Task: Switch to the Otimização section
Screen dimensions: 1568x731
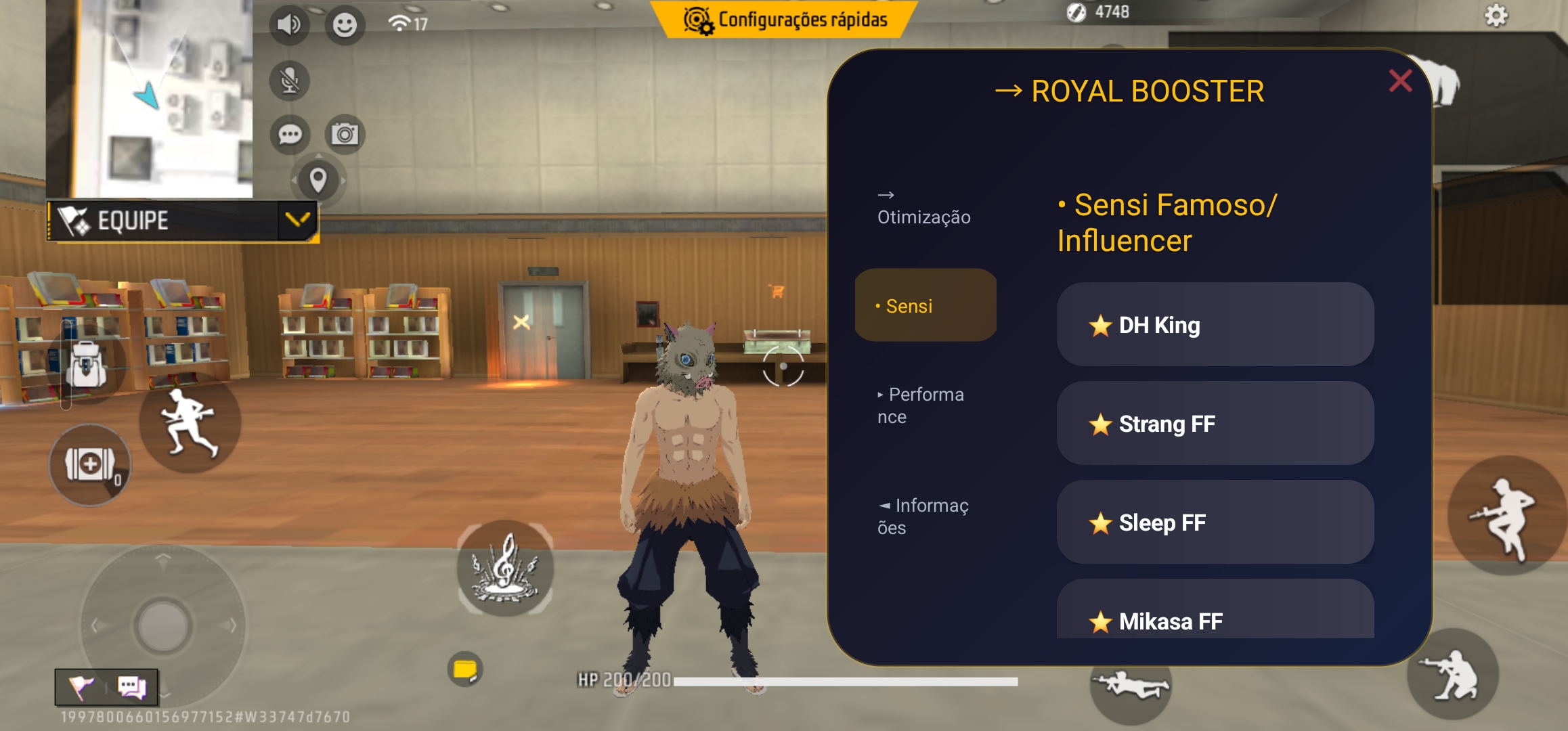Action: (925, 217)
